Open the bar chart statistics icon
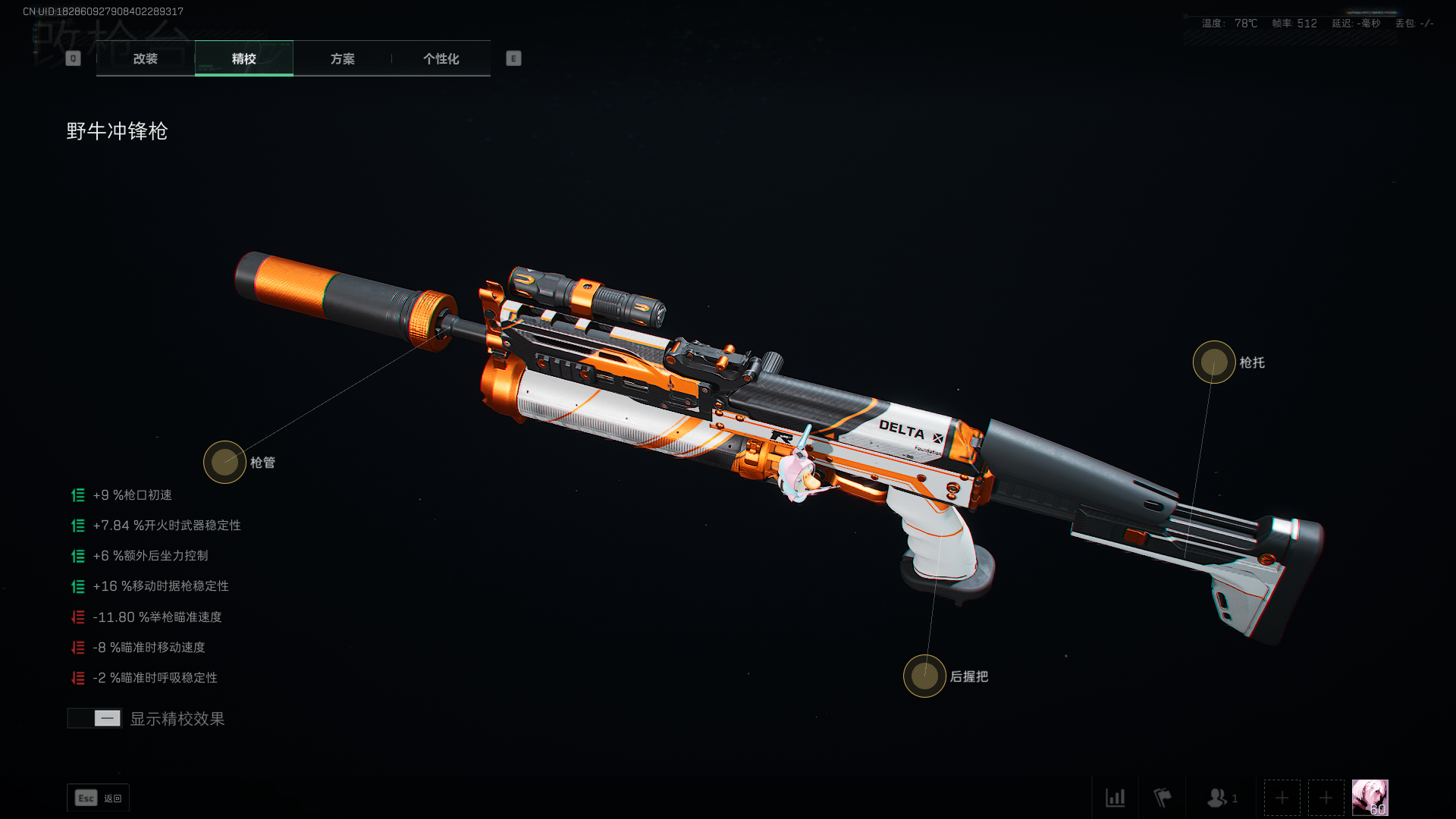Screen dimensions: 1456x819 [x=1115, y=798]
